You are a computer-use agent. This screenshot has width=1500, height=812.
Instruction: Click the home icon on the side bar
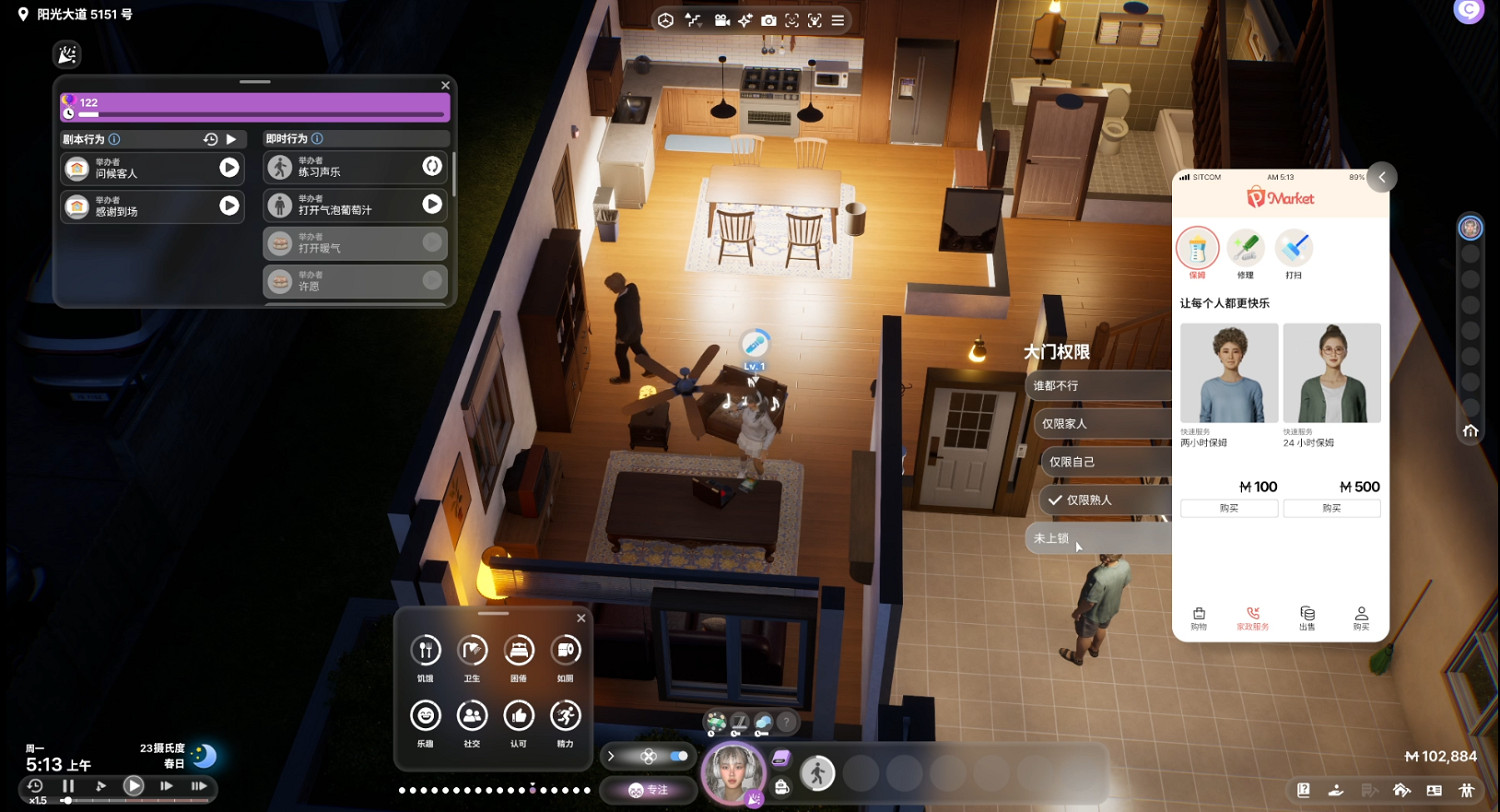click(x=1470, y=431)
